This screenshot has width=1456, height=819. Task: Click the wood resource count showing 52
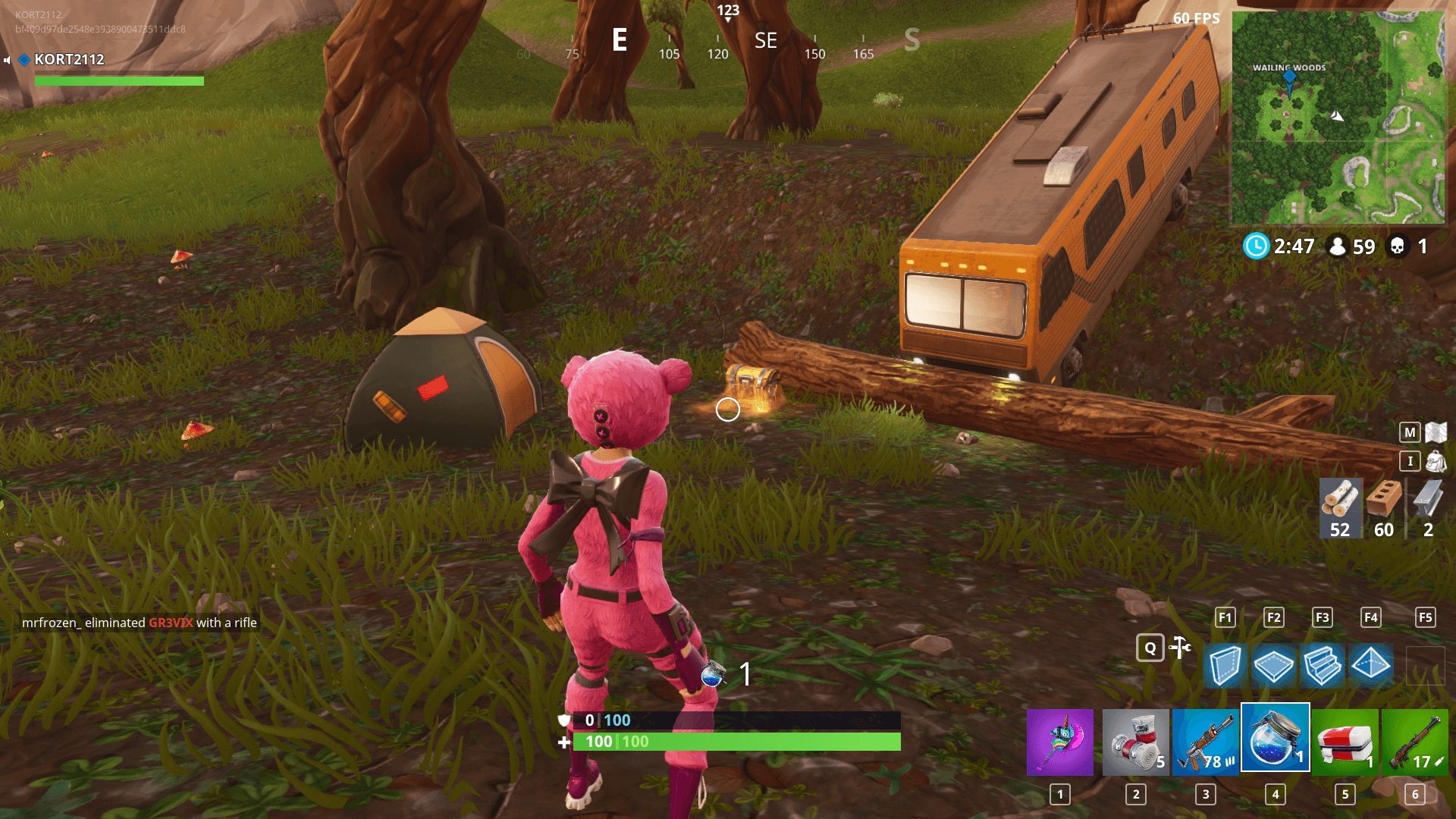pos(1340,508)
